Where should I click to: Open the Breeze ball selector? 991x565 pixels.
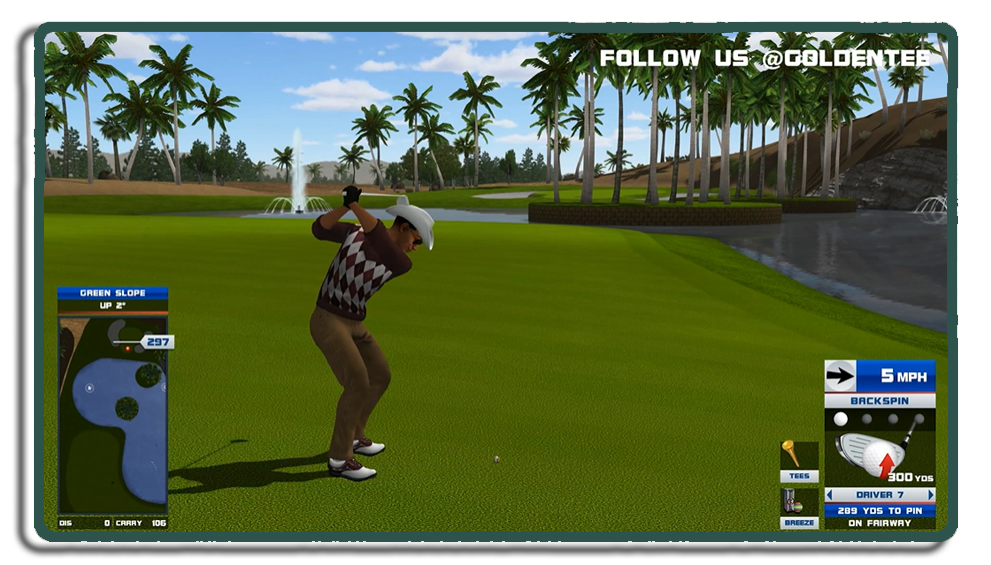799,507
